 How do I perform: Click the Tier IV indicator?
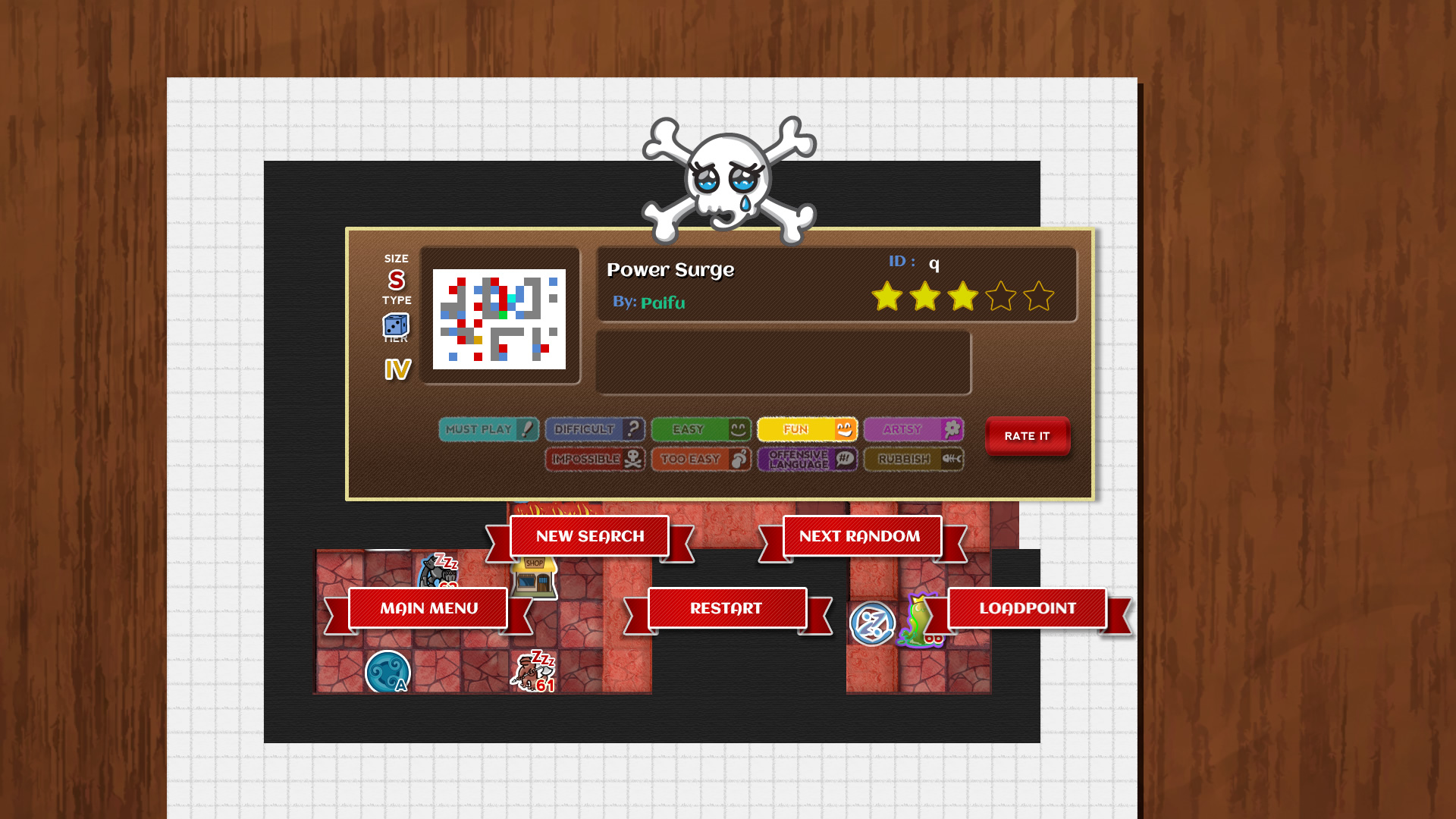[x=396, y=369]
